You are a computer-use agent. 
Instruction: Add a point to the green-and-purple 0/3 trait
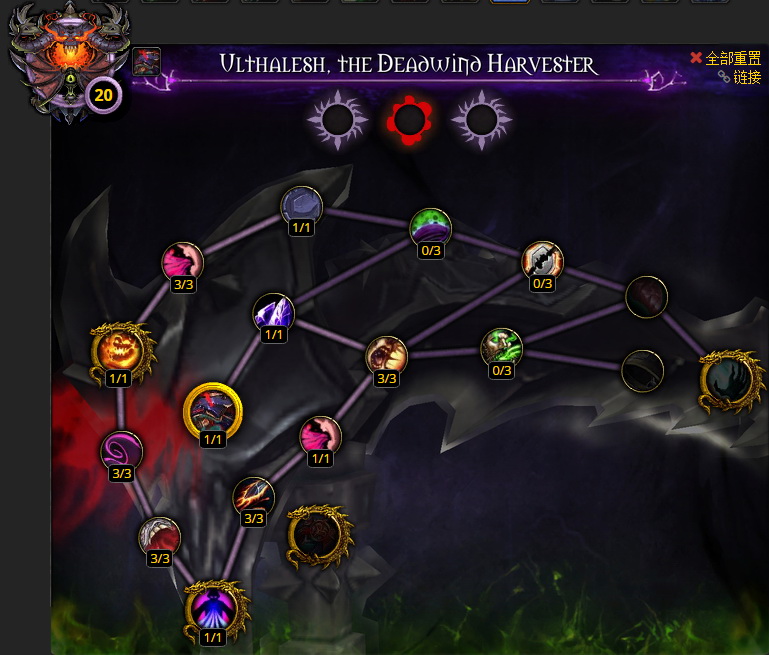point(430,228)
